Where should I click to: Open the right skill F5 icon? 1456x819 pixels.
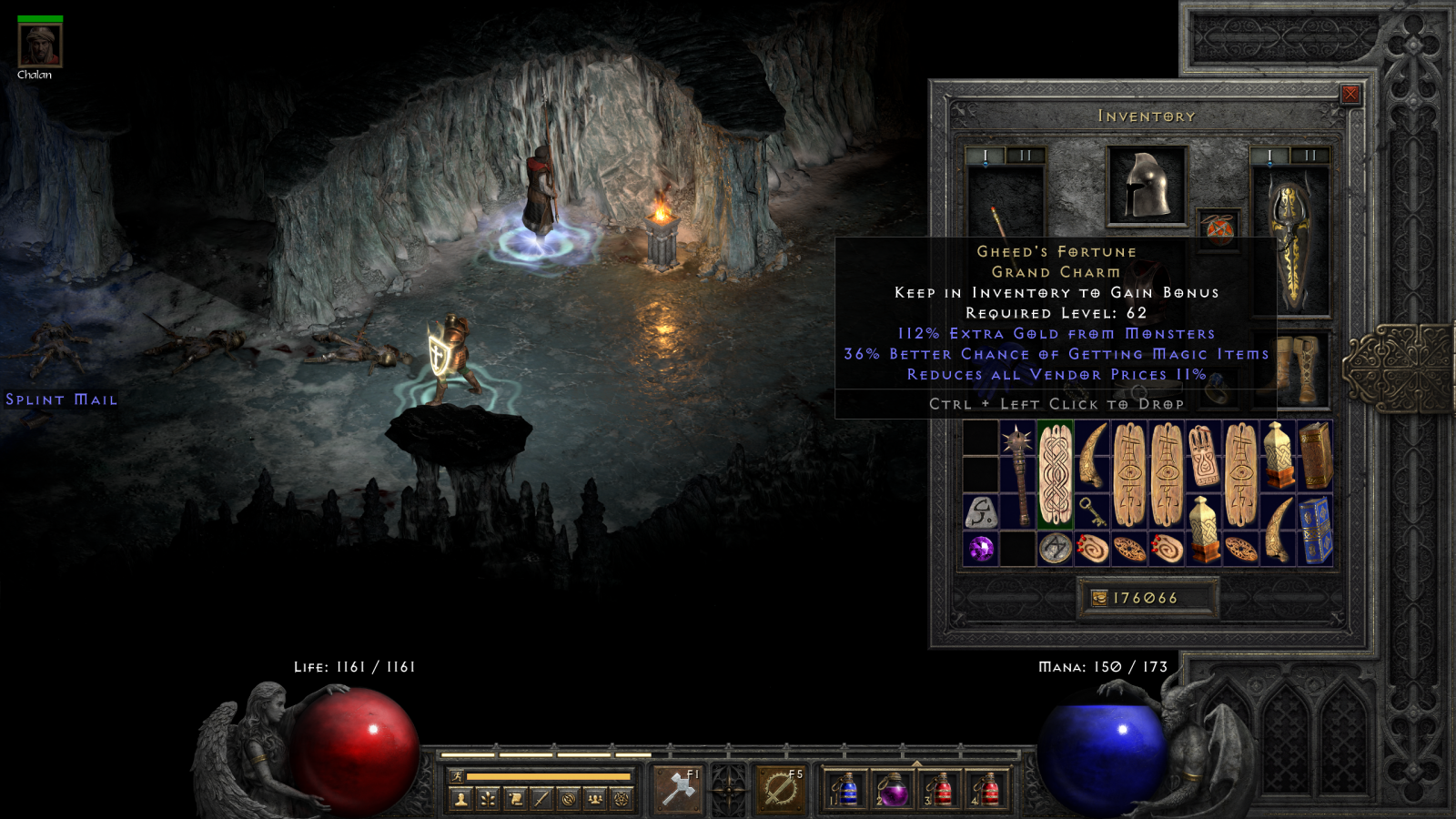781,788
